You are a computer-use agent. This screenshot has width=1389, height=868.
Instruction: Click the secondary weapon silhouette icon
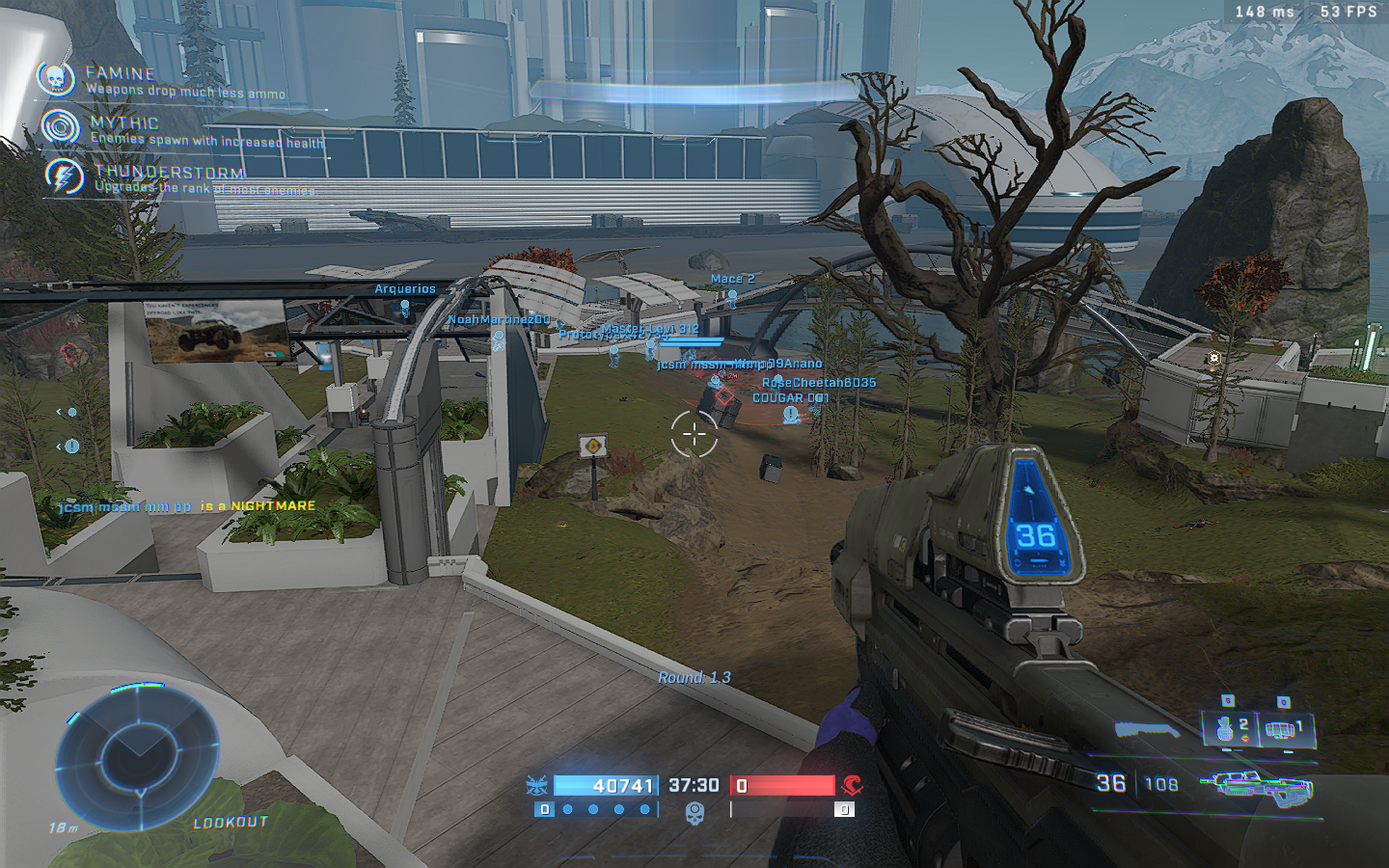[1146, 731]
